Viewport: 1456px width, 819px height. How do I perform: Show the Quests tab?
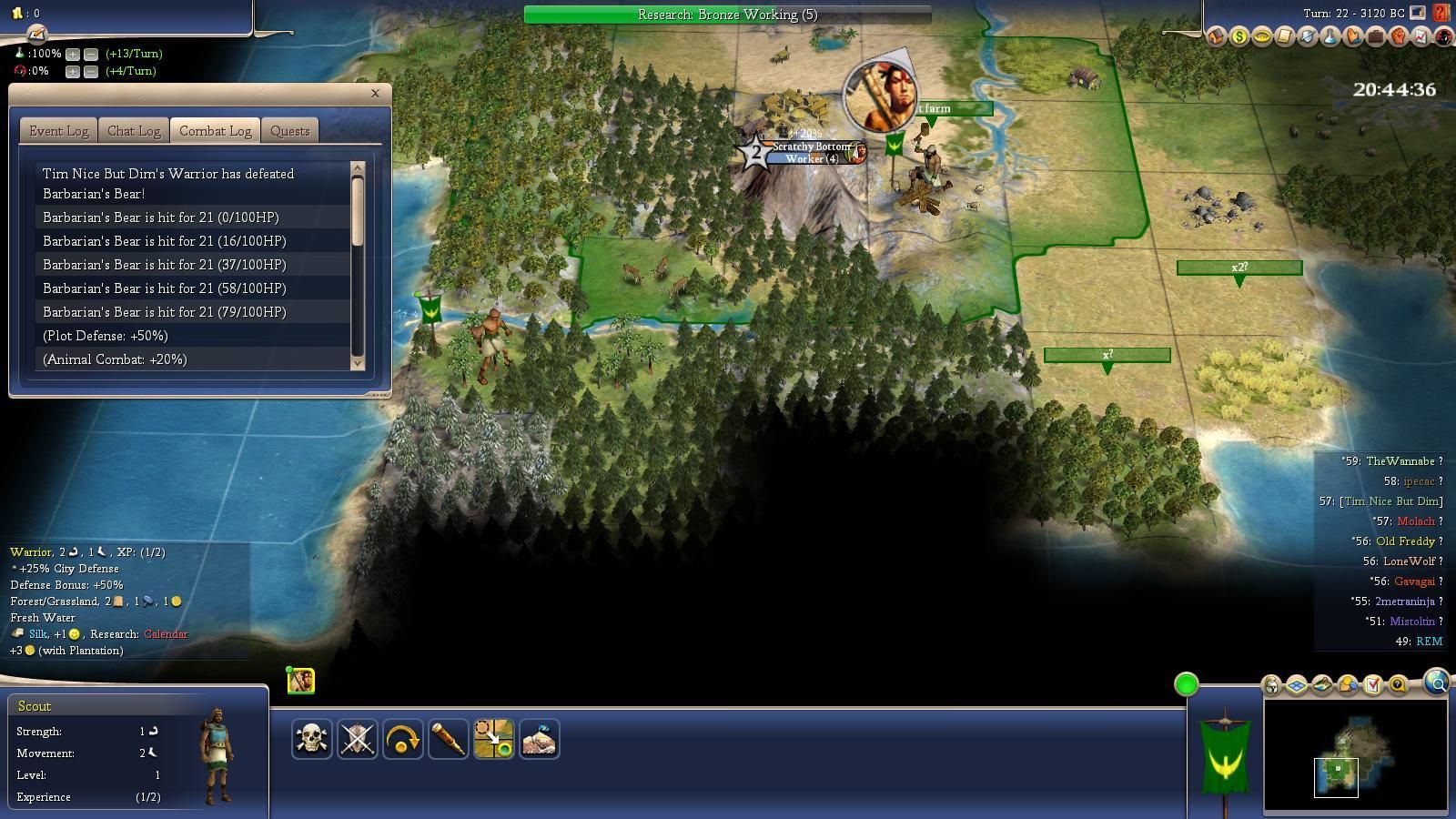(x=290, y=131)
